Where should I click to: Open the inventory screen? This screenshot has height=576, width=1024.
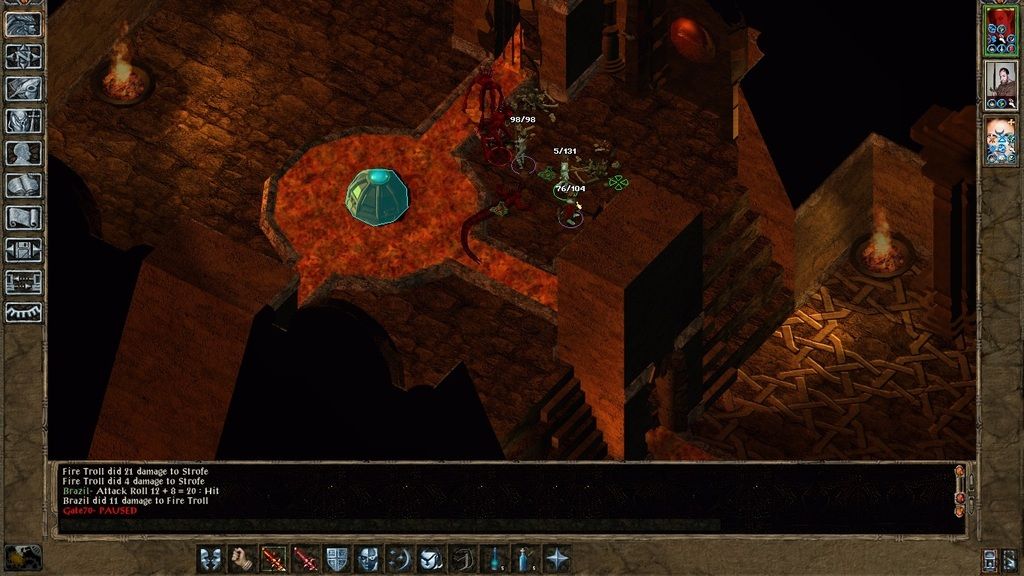[23, 121]
